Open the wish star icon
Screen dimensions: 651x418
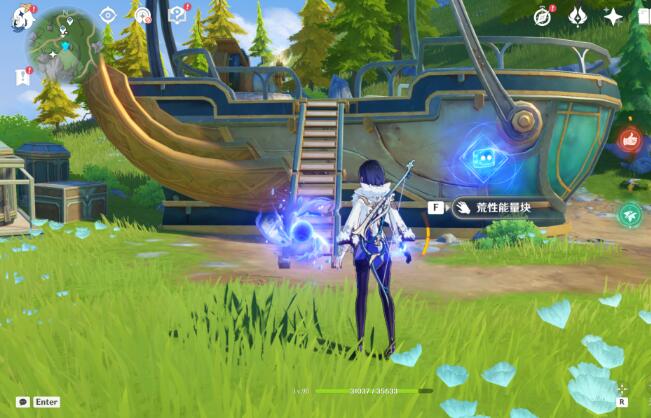point(612,16)
